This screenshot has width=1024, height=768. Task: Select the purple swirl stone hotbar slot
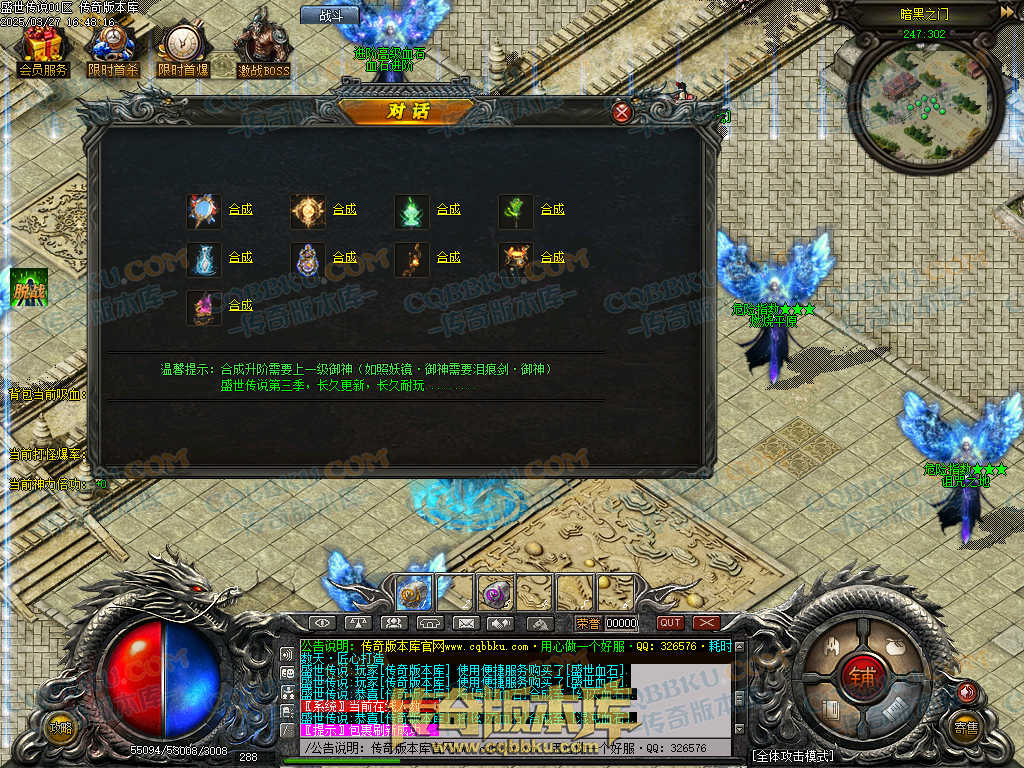(494, 593)
